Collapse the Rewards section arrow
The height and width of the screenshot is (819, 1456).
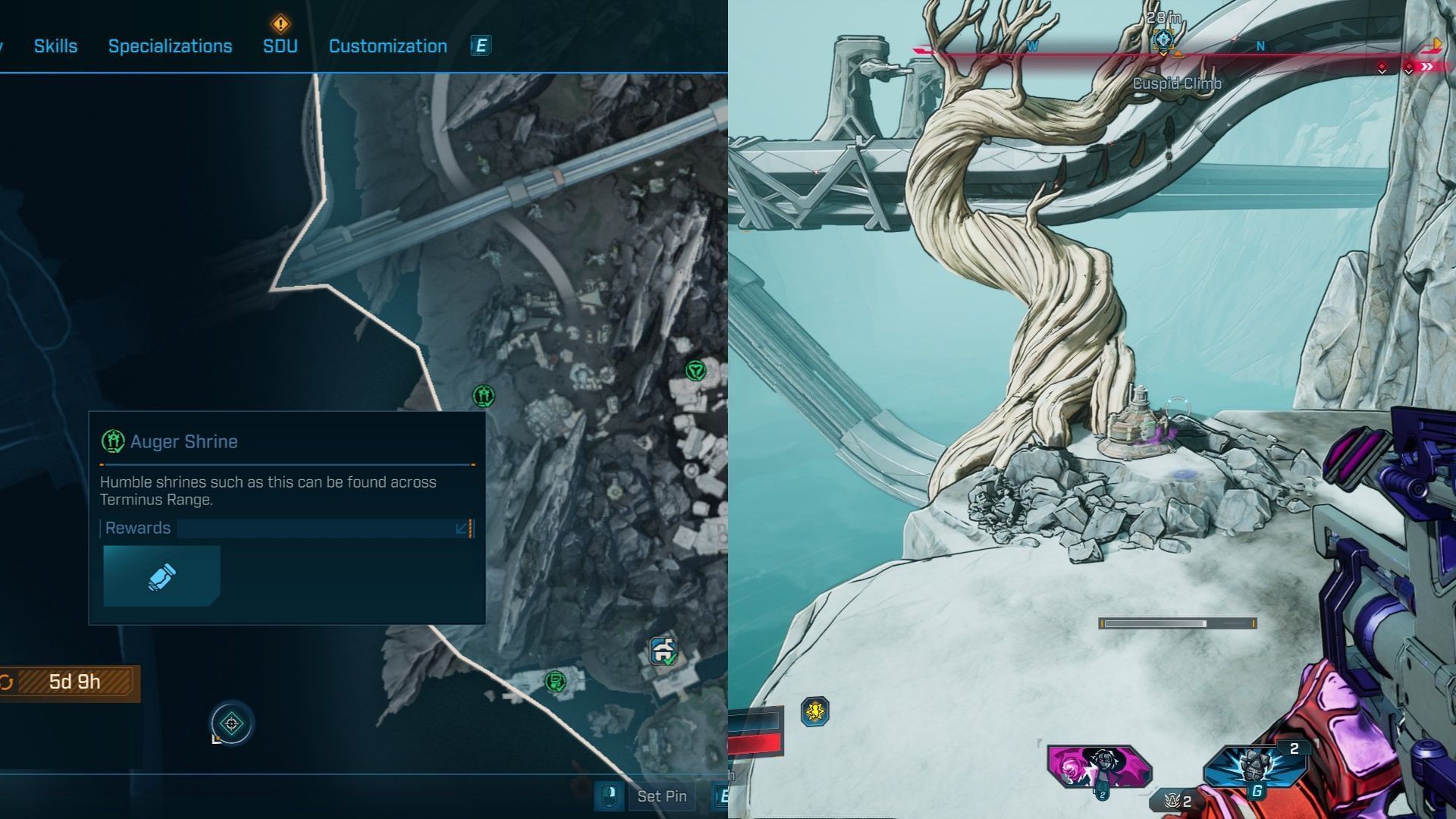(x=461, y=528)
